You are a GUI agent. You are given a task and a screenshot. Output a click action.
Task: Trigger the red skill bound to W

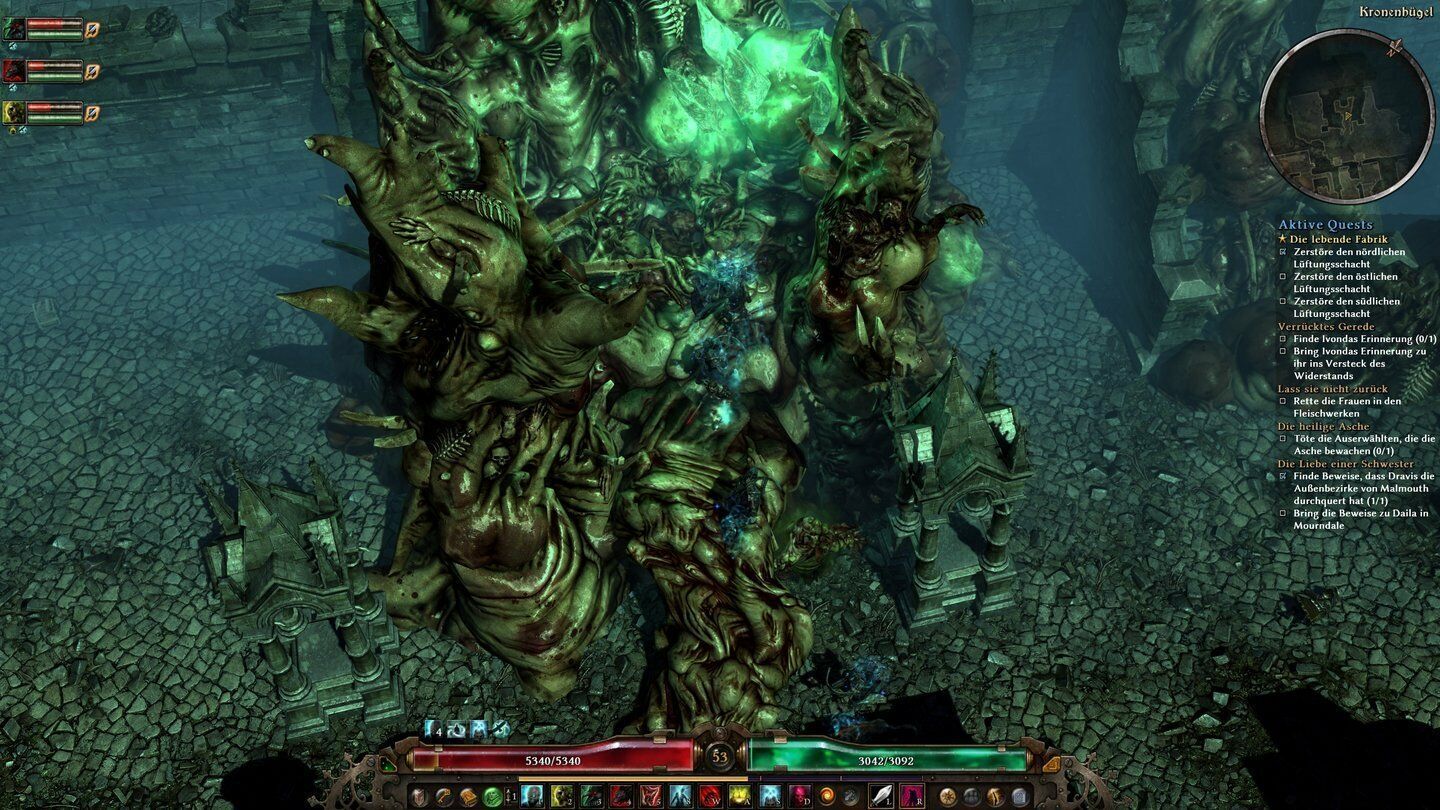[x=710, y=796]
